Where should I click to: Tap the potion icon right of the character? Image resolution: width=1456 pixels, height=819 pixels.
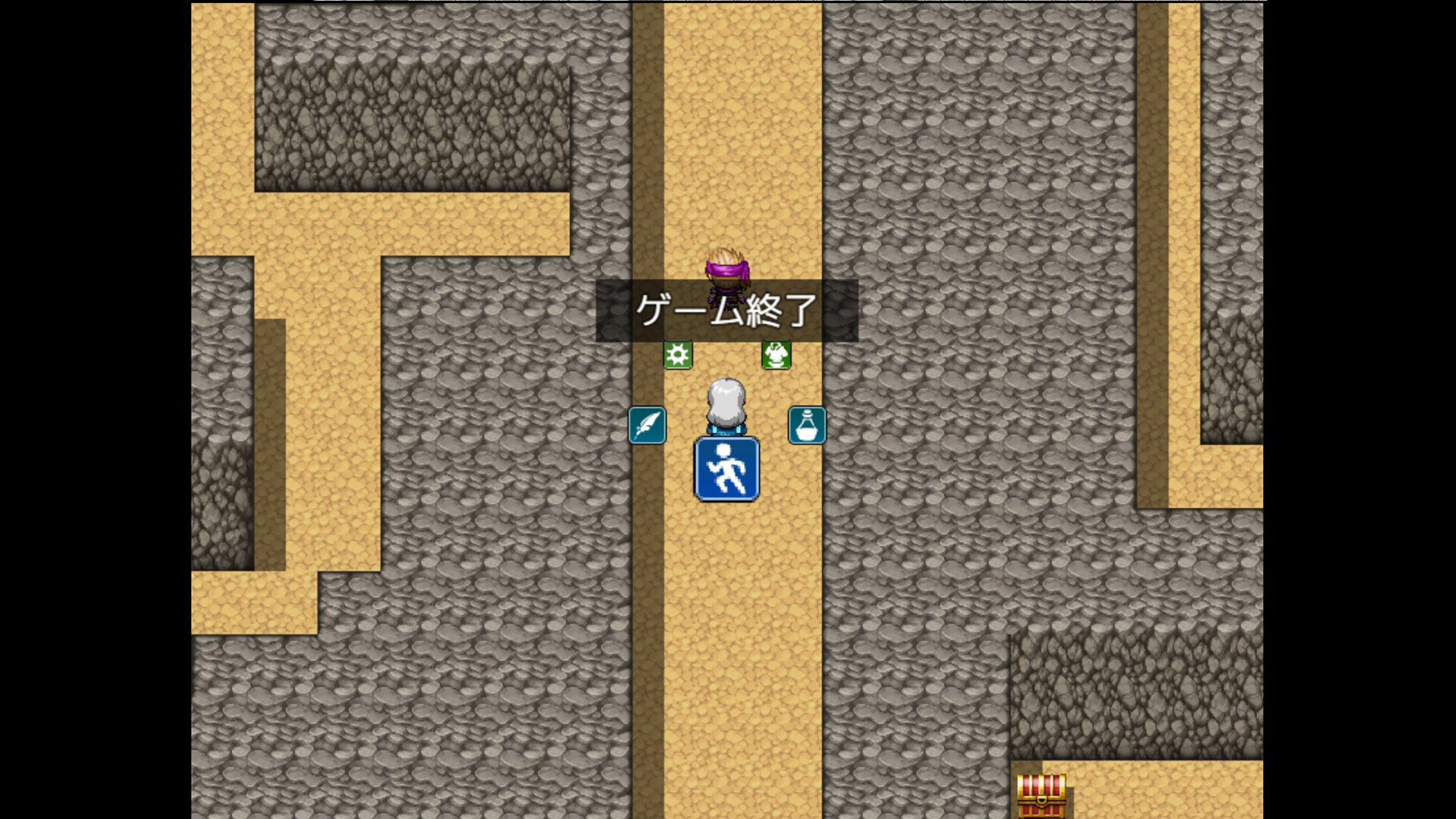[x=807, y=425]
